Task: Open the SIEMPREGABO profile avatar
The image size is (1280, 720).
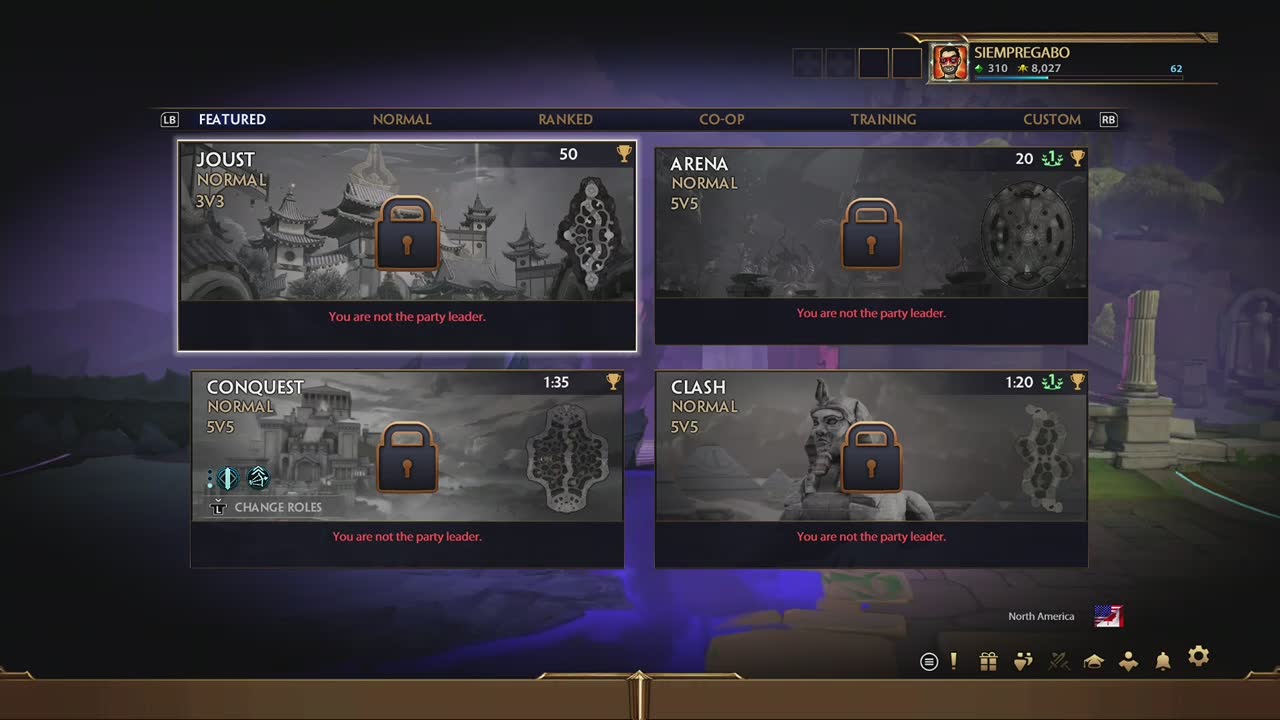Action: (x=950, y=62)
